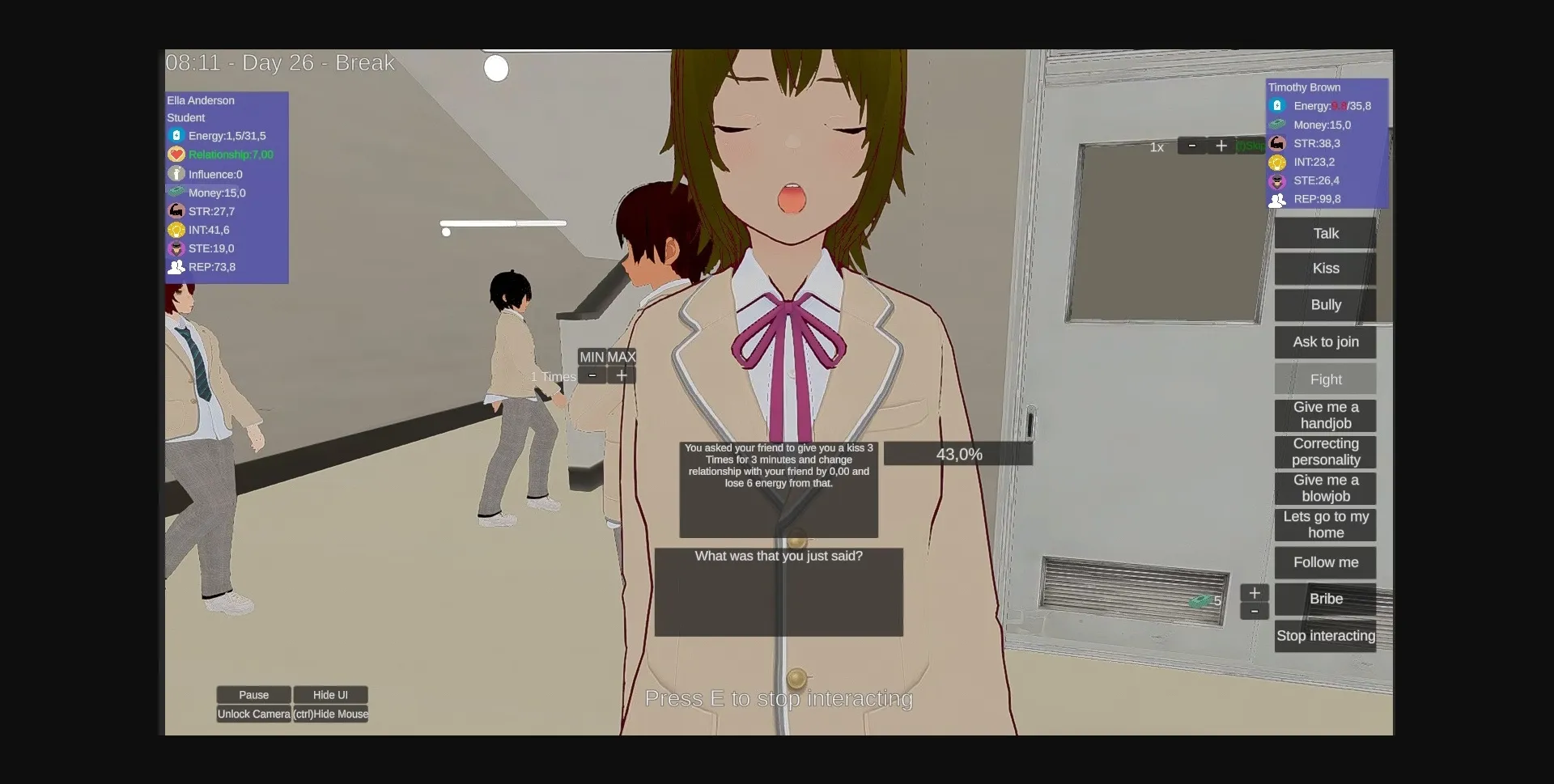
Task: Select Kiss from the interaction menu
Action: coord(1324,268)
